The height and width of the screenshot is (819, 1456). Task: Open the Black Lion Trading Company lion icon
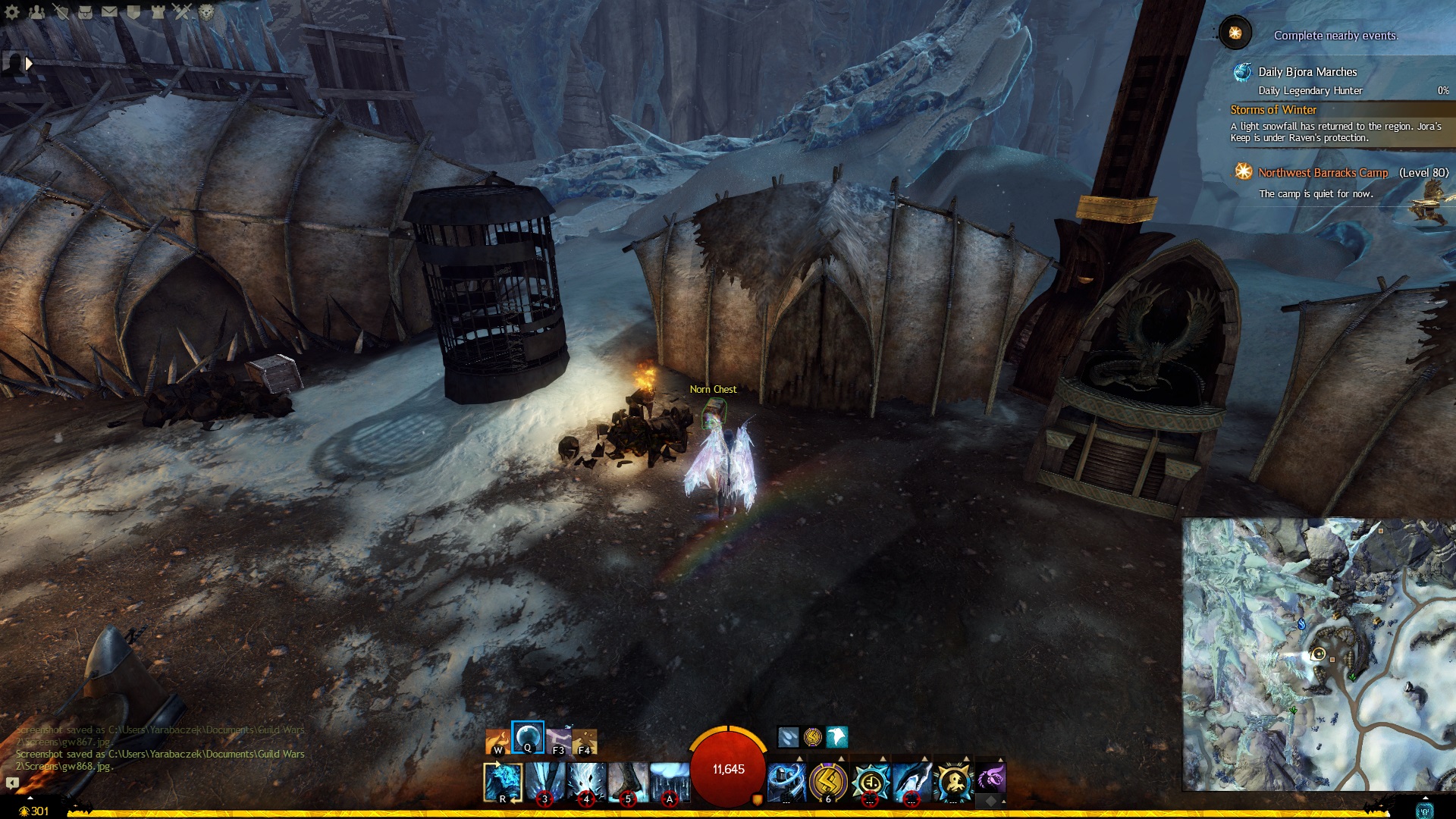pos(206,11)
